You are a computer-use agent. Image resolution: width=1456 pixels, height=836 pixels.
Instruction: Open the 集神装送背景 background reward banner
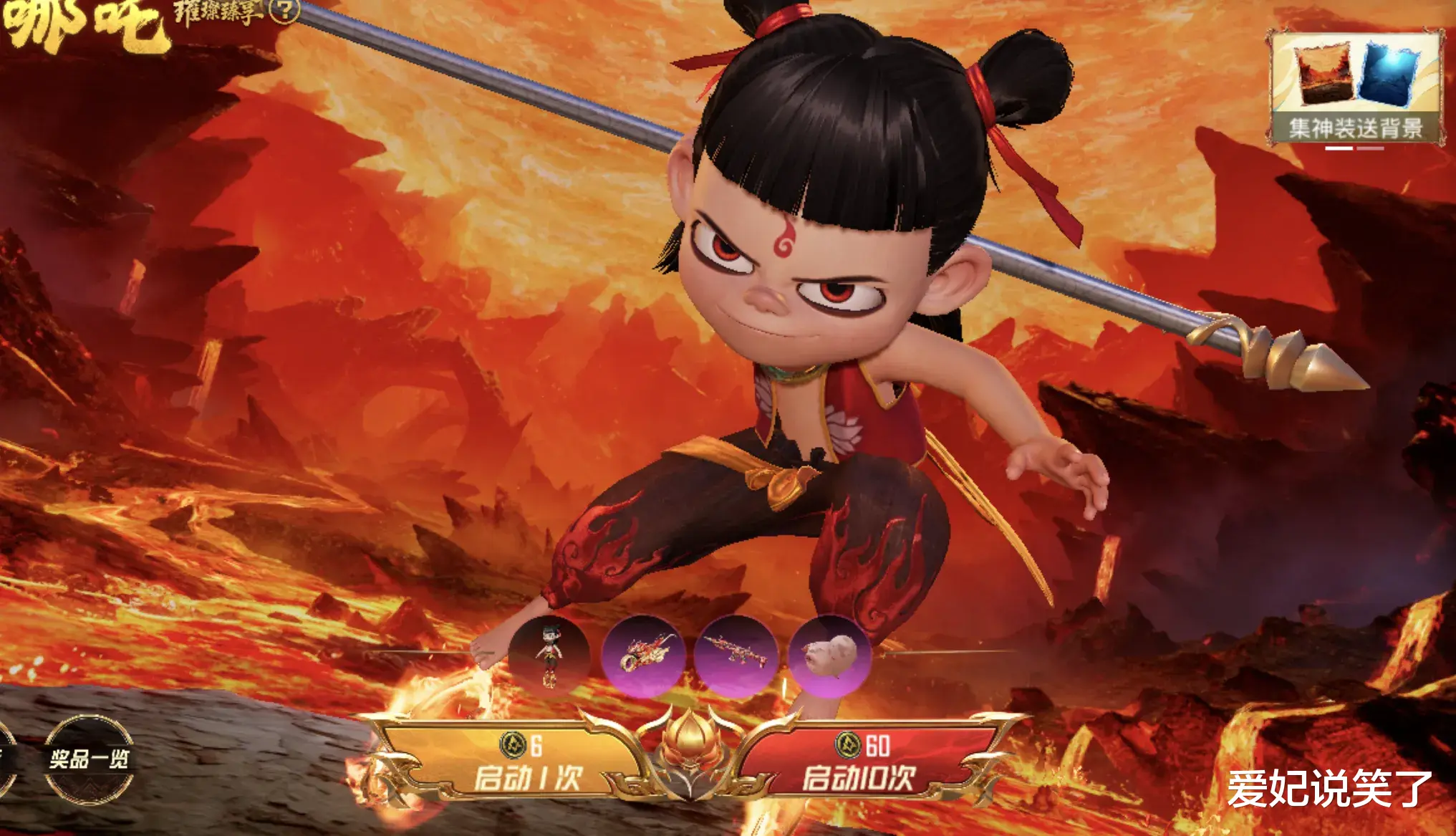click(1356, 88)
